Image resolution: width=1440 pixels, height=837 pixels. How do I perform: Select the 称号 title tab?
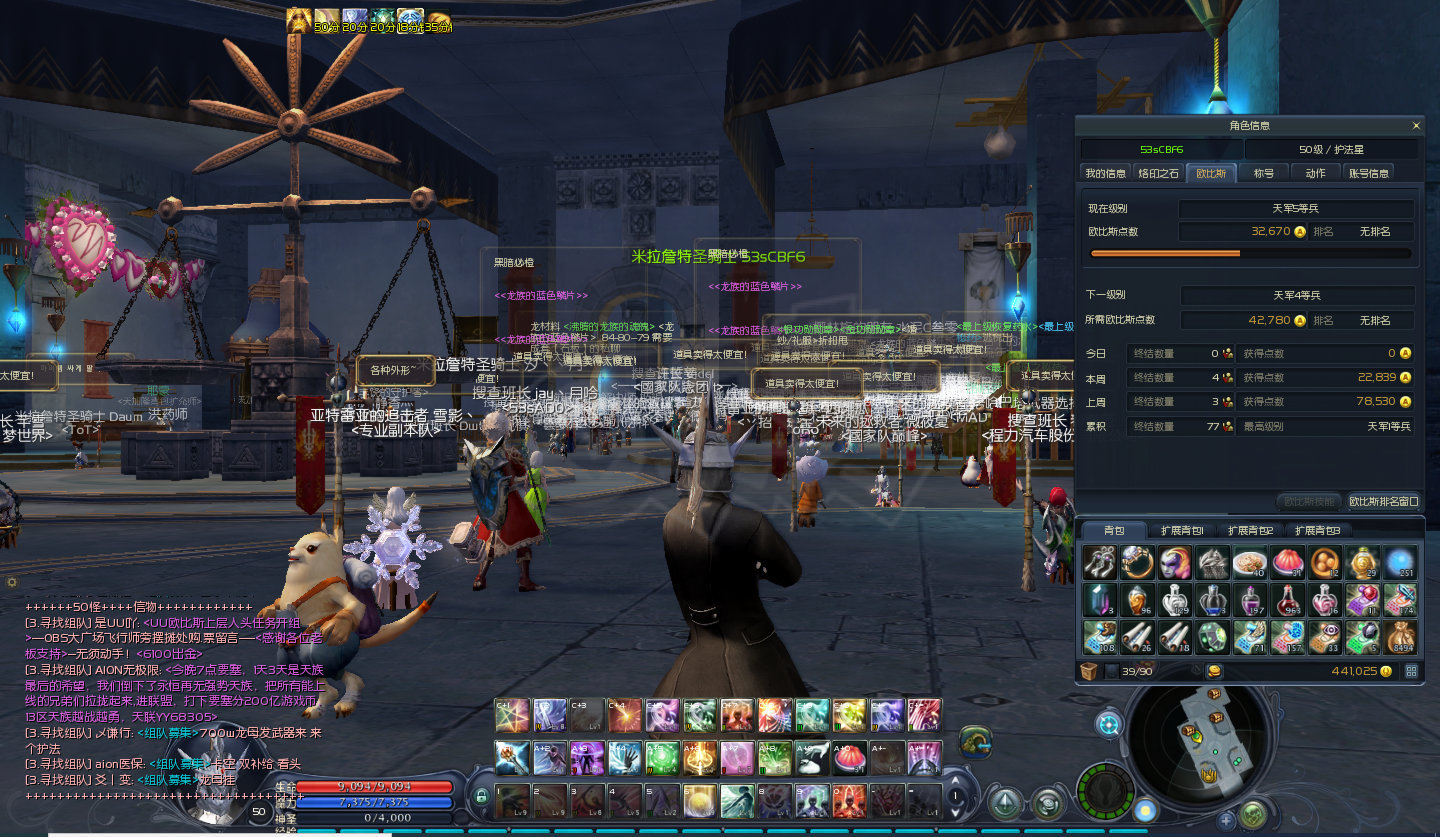pyautogui.click(x=1264, y=173)
